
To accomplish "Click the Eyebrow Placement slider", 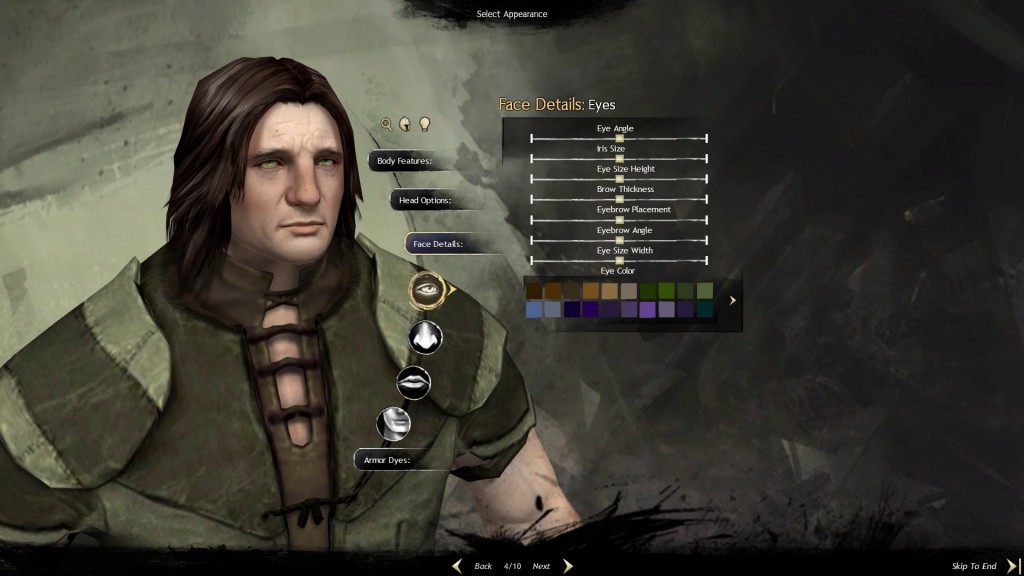I will (619, 219).
